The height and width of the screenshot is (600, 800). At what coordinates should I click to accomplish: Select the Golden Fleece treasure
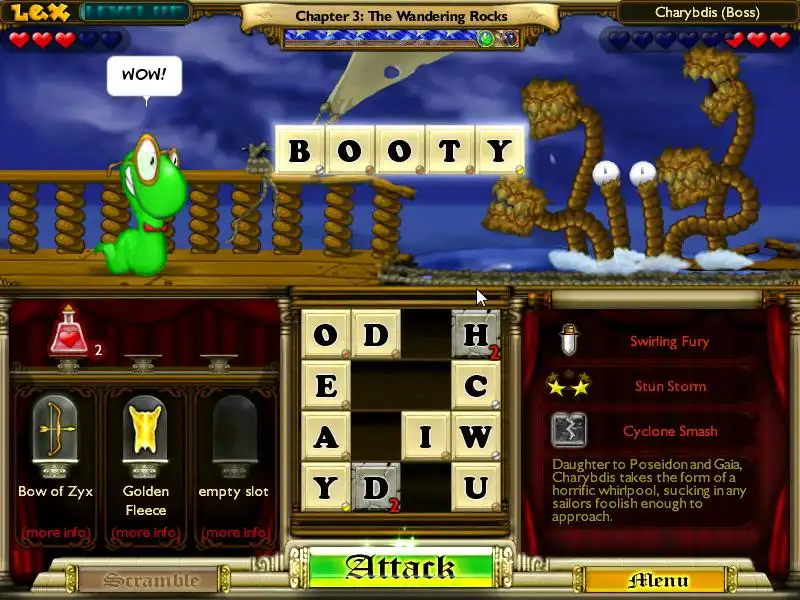click(x=145, y=432)
